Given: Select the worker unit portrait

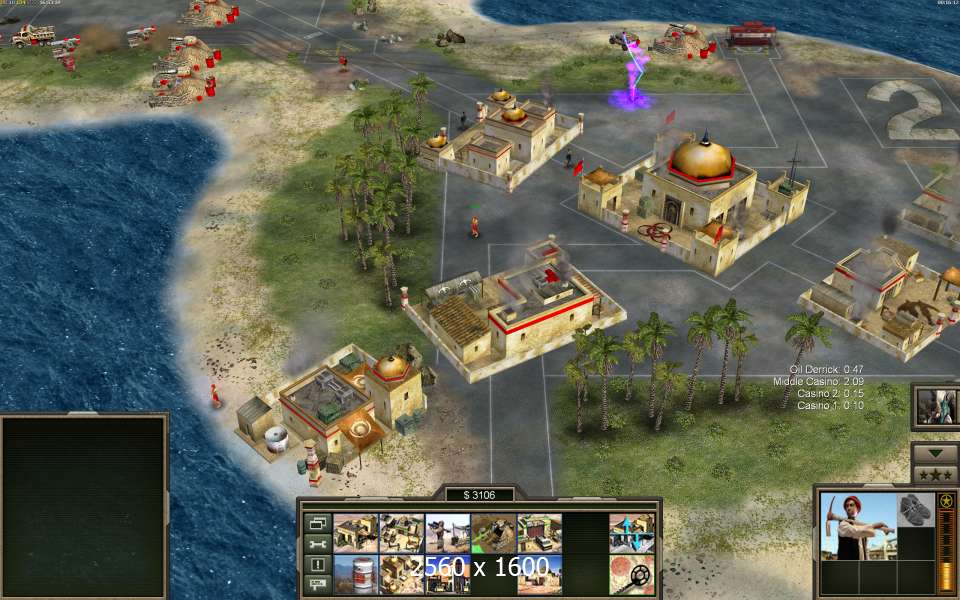Looking at the screenshot, I should pyautogui.click(x=855, y=527).
